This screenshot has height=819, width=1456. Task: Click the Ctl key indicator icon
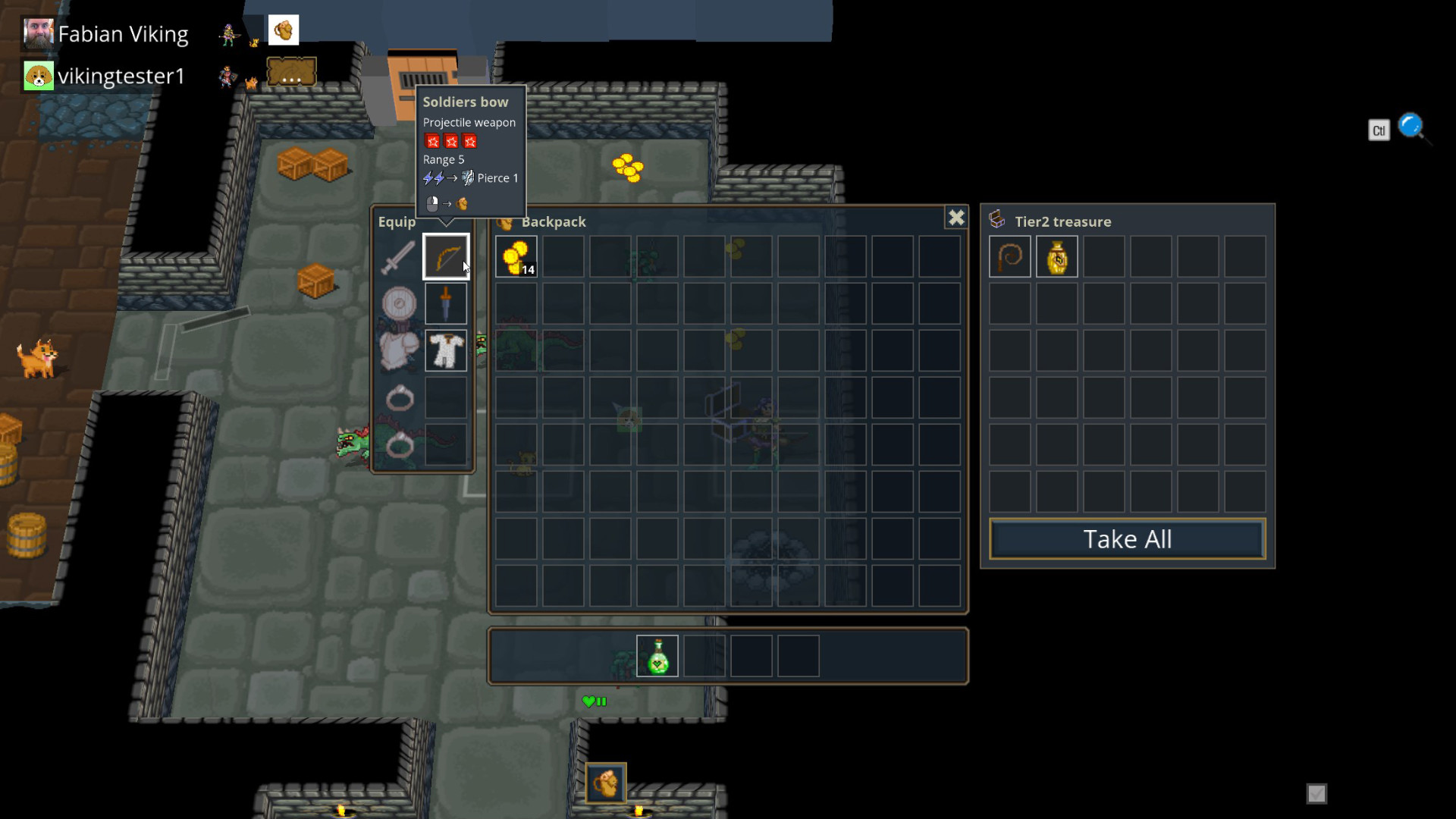click(x=1379, y=130)
